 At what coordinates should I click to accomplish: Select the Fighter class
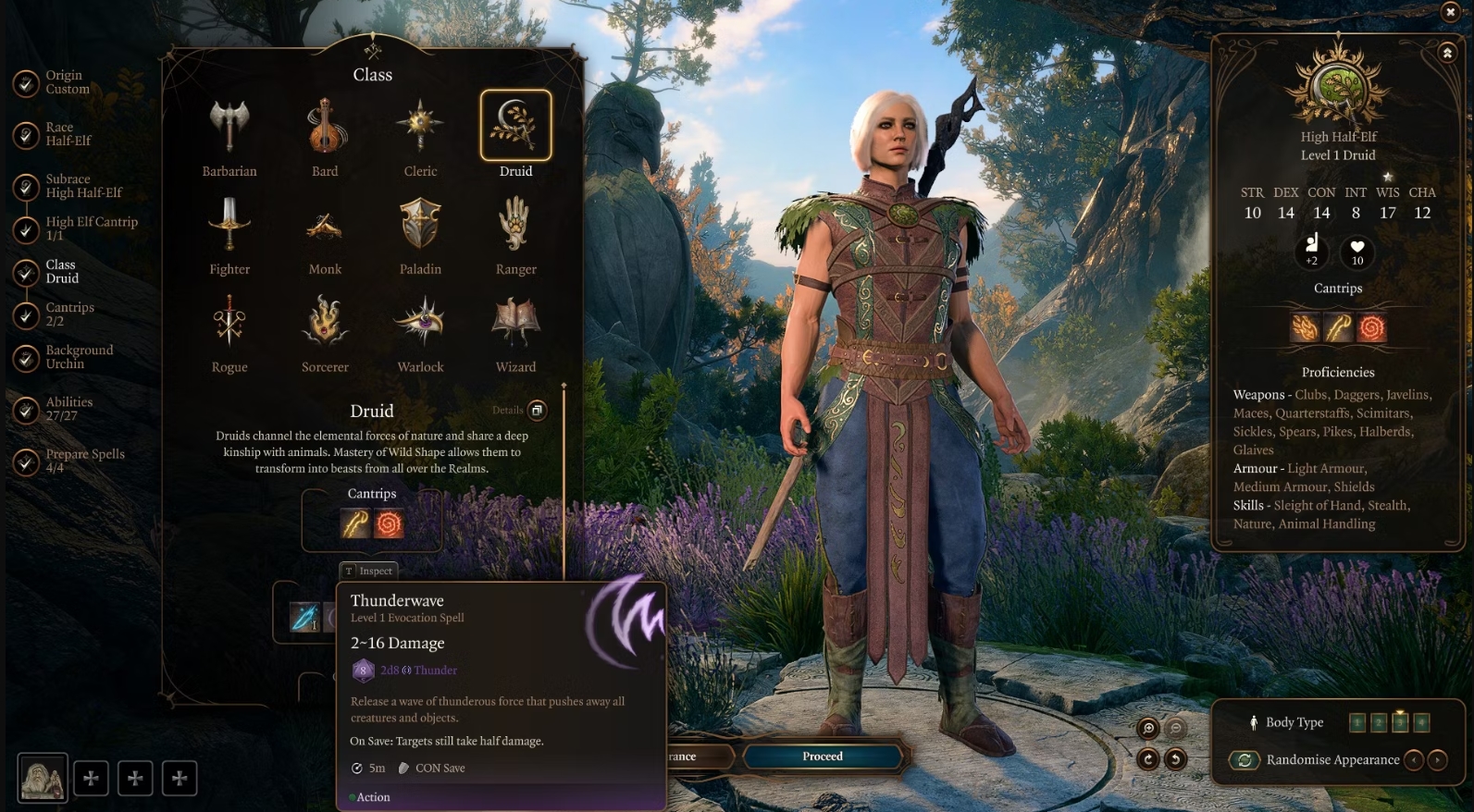coord(229,224)
